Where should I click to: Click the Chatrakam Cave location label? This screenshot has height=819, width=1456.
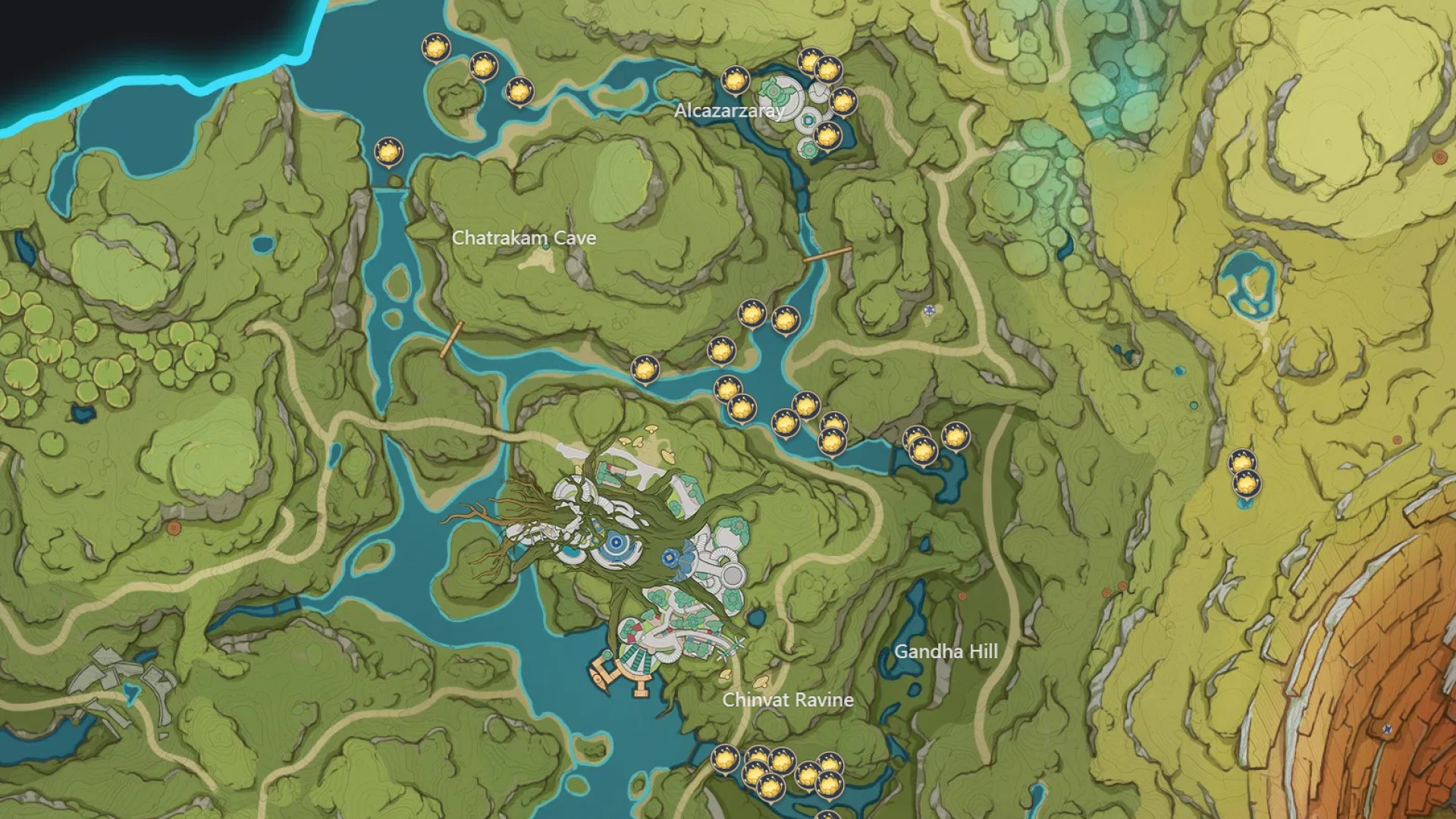[525, 237]
